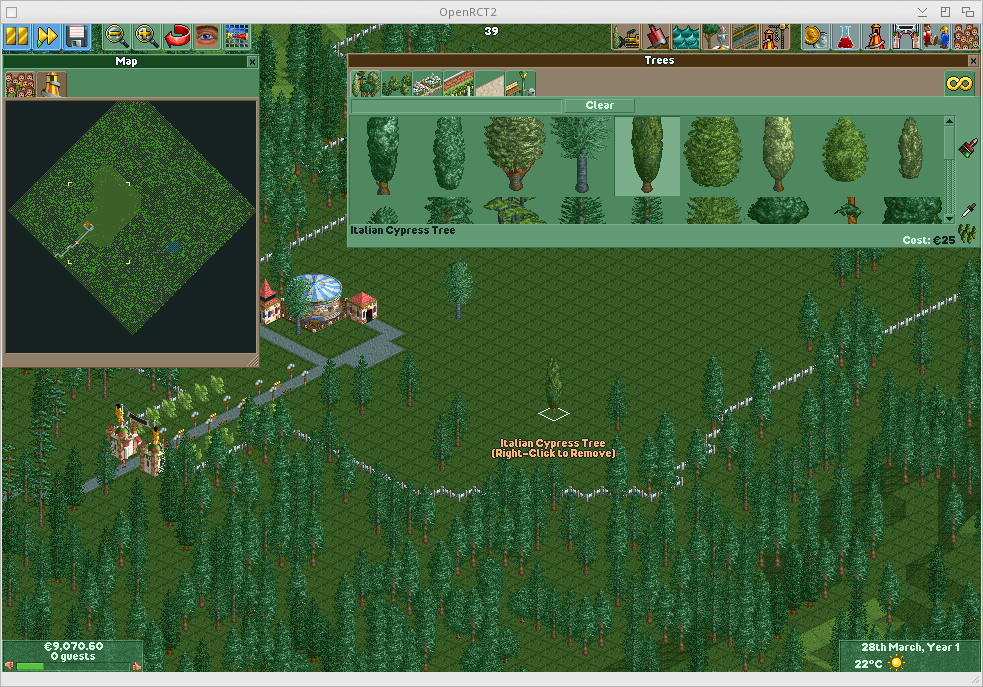Image resolution: width=983 pixels, height=687 pixels.
Task: Activate the paintbrush repaint scenery tool
Action: [x=967, y=149]
